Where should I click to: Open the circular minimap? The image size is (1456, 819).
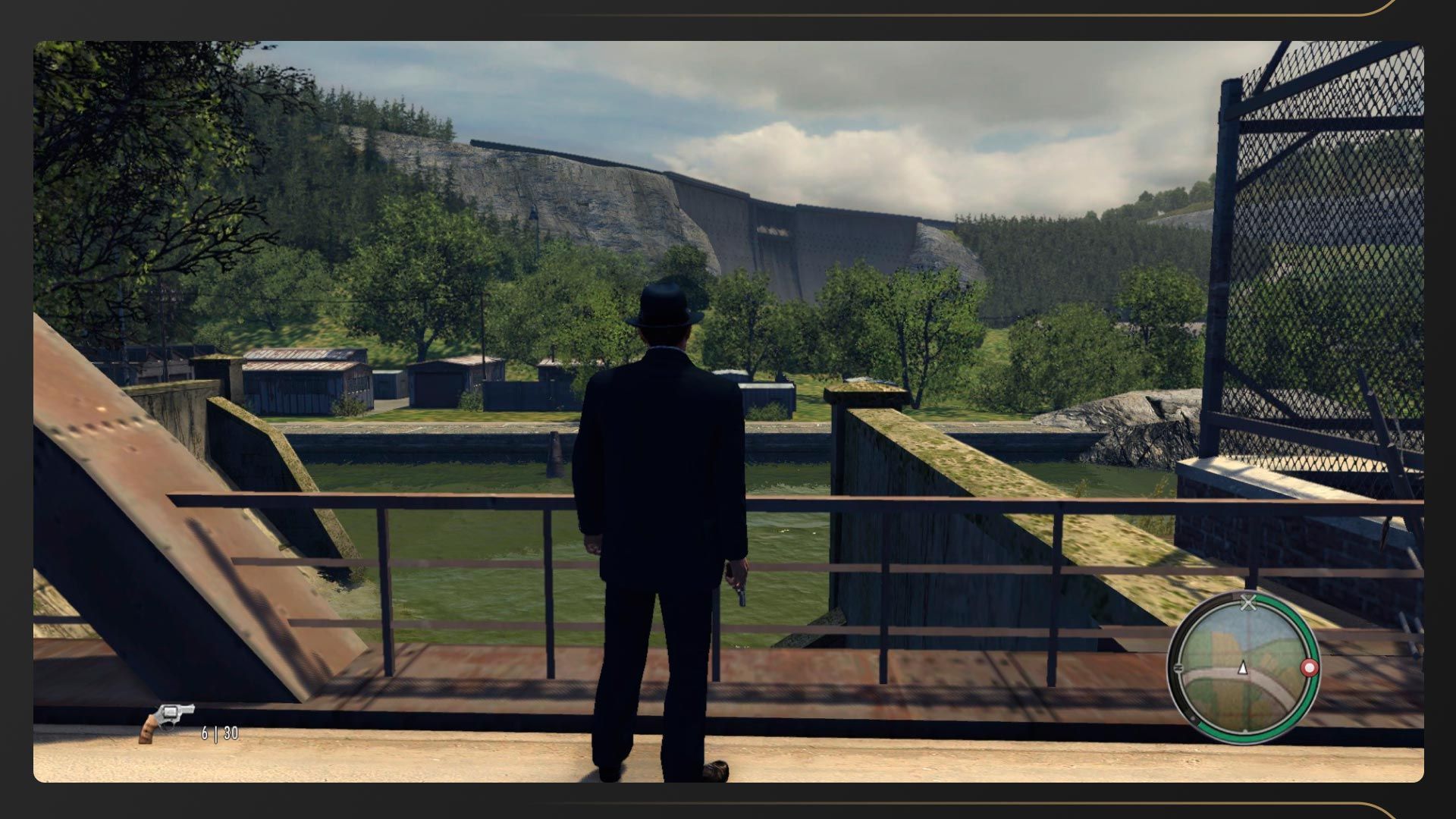[1242, 667]
